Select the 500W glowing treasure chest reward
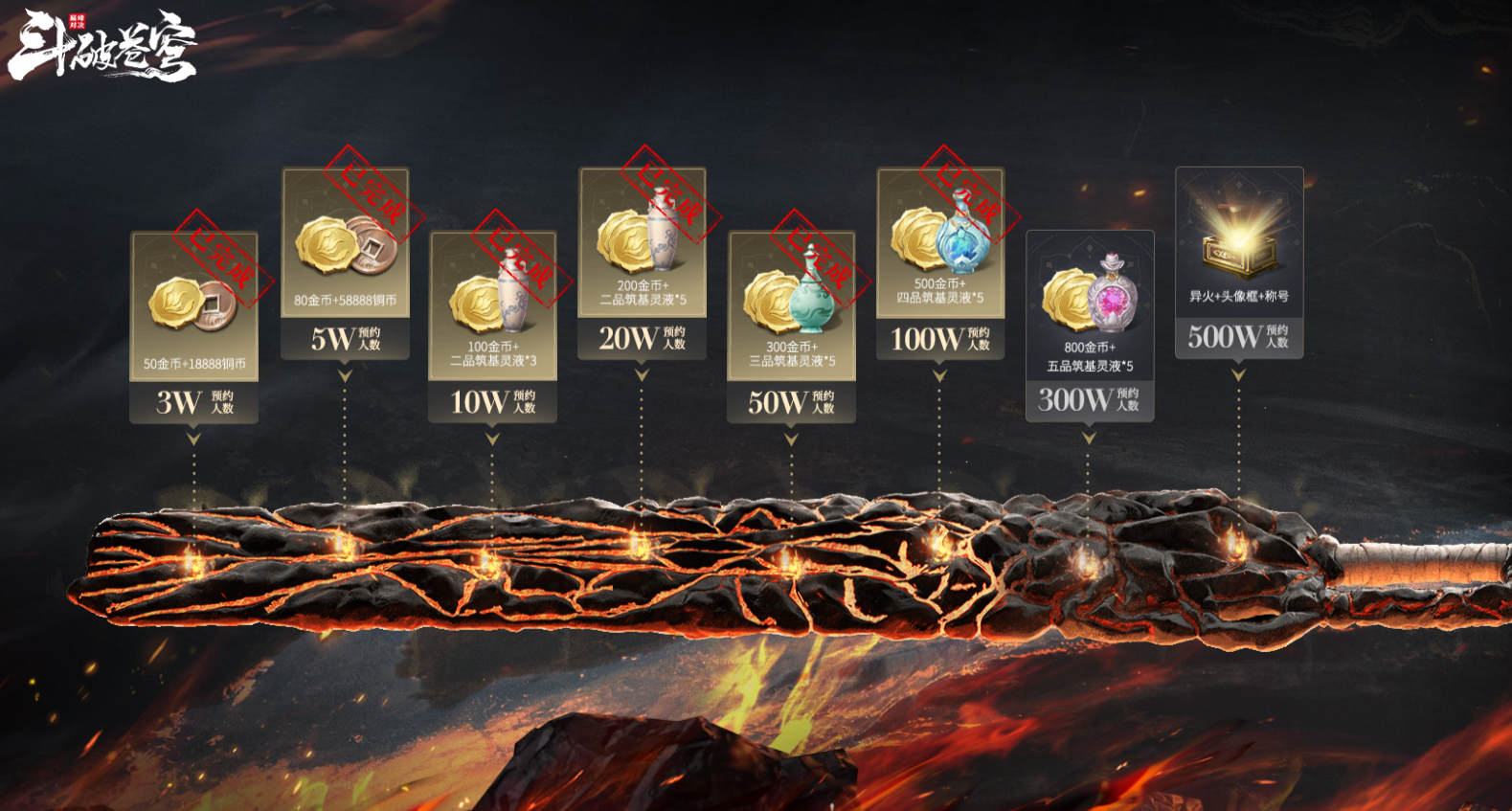 (1239, 261)
